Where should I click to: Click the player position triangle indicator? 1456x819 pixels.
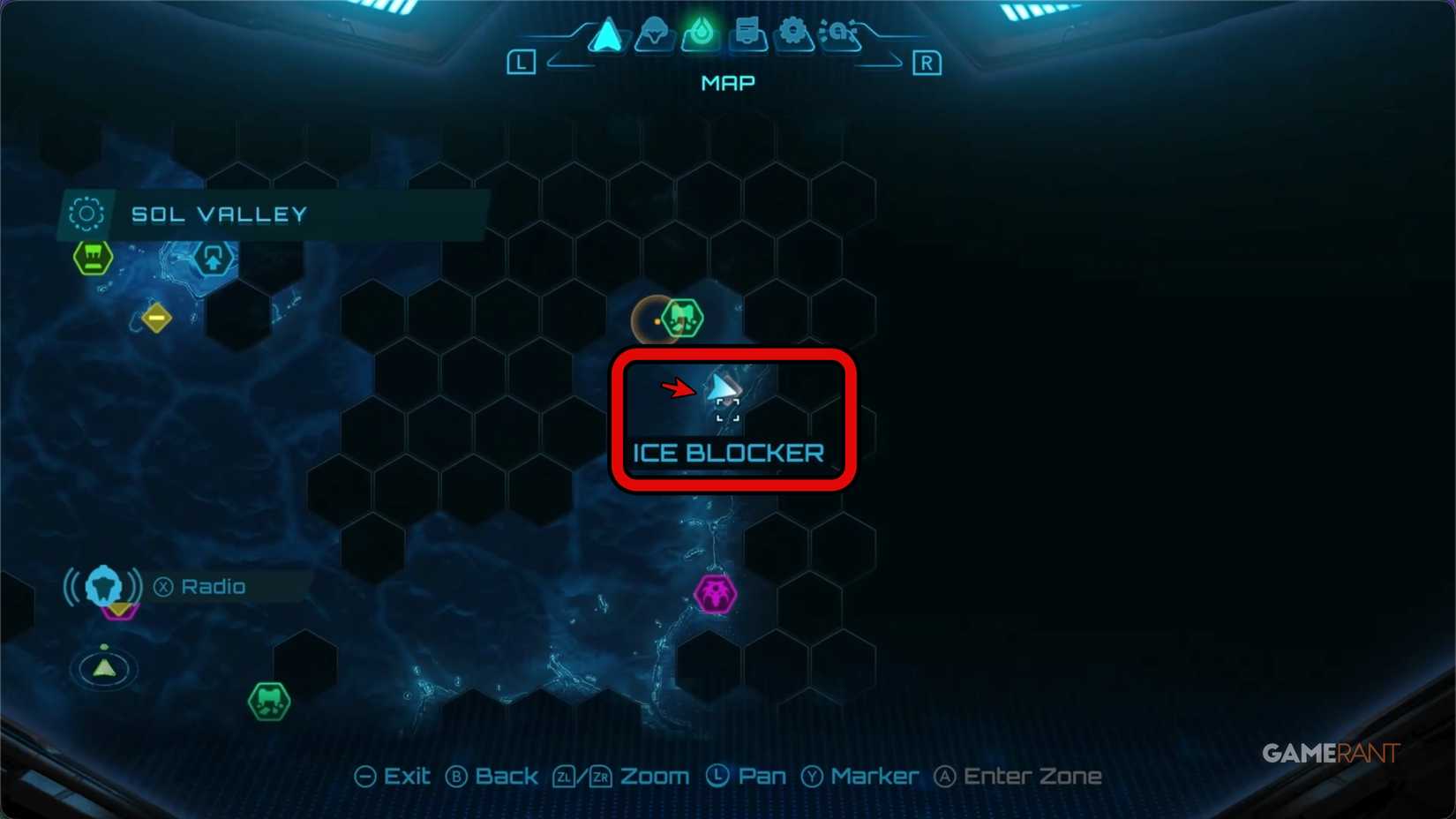pos(103,668)
